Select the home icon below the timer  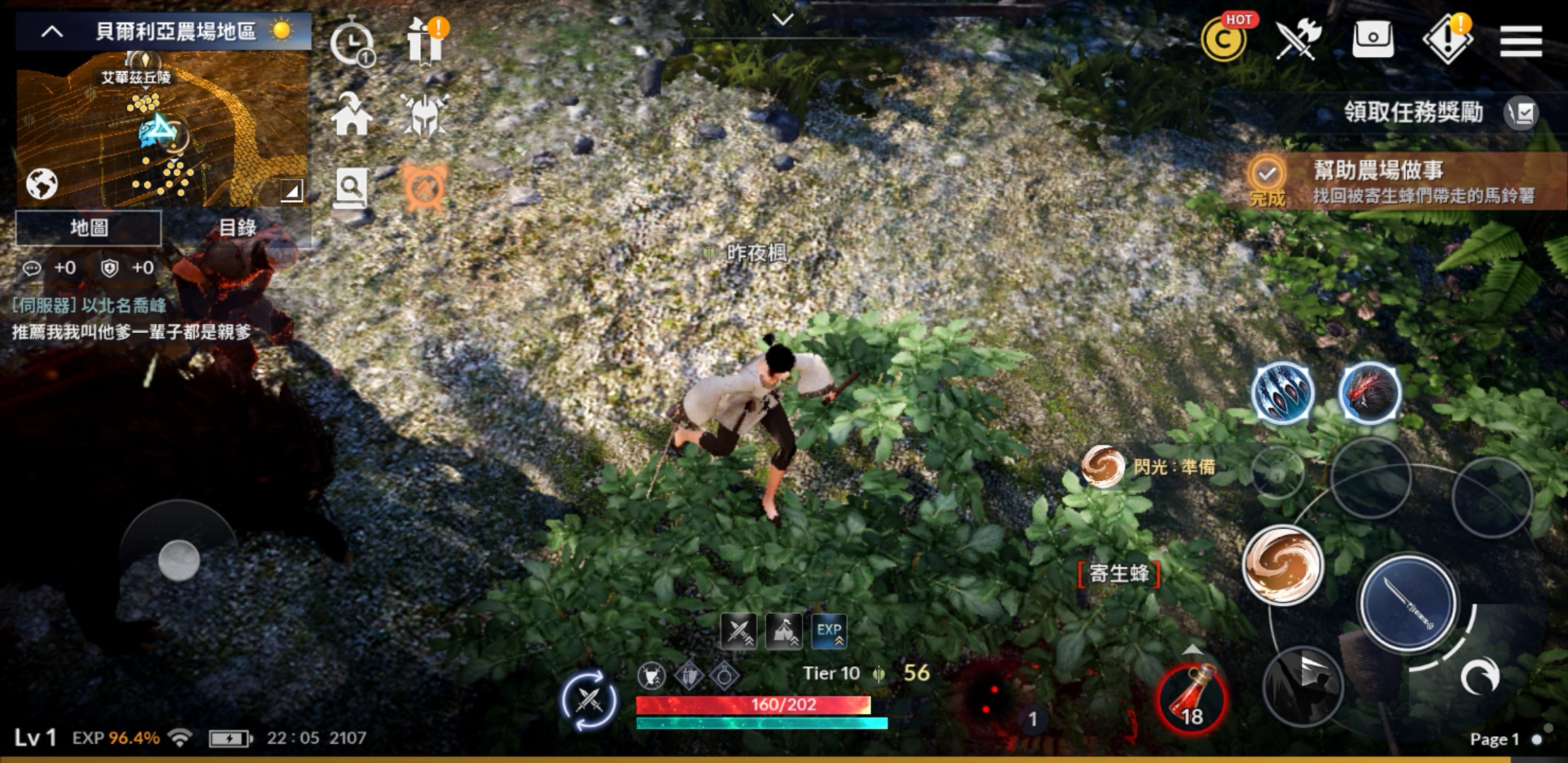point(351,115)
